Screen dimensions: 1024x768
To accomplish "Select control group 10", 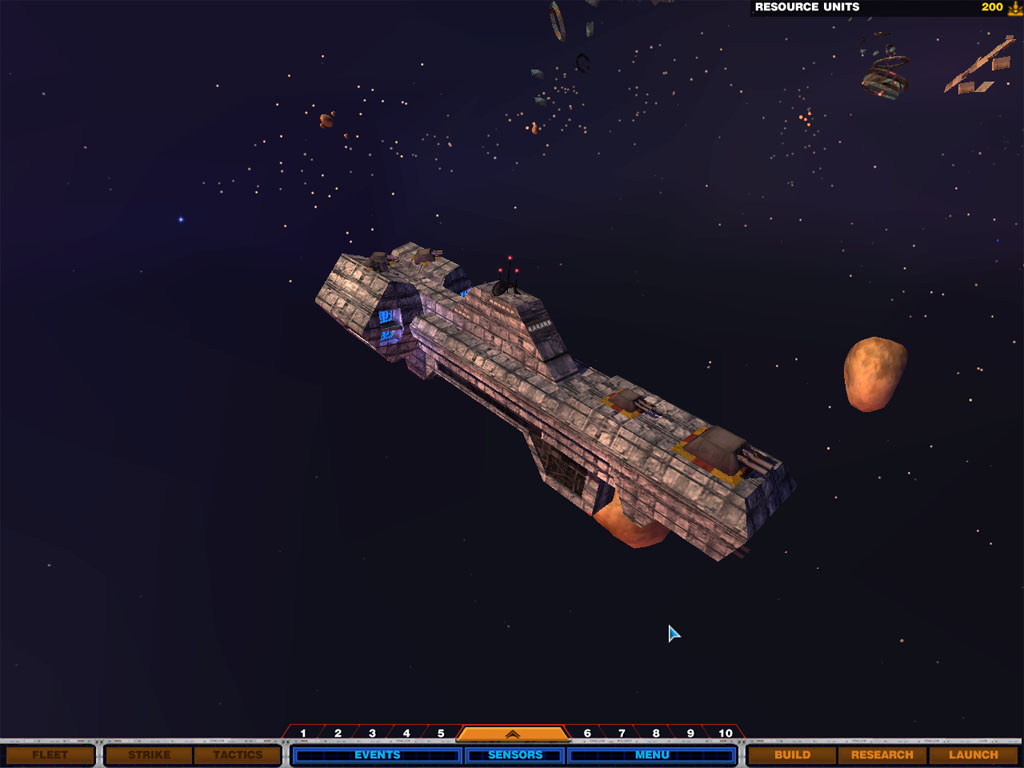I will (x=726, y=734).
